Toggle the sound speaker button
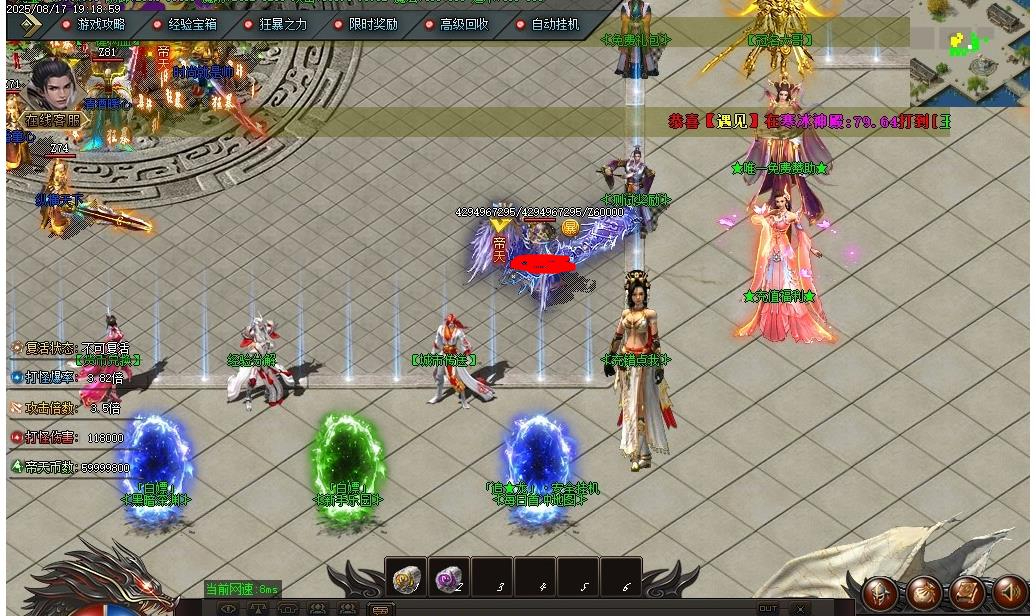The image size is (1036, 616). tap(1009, 592)
